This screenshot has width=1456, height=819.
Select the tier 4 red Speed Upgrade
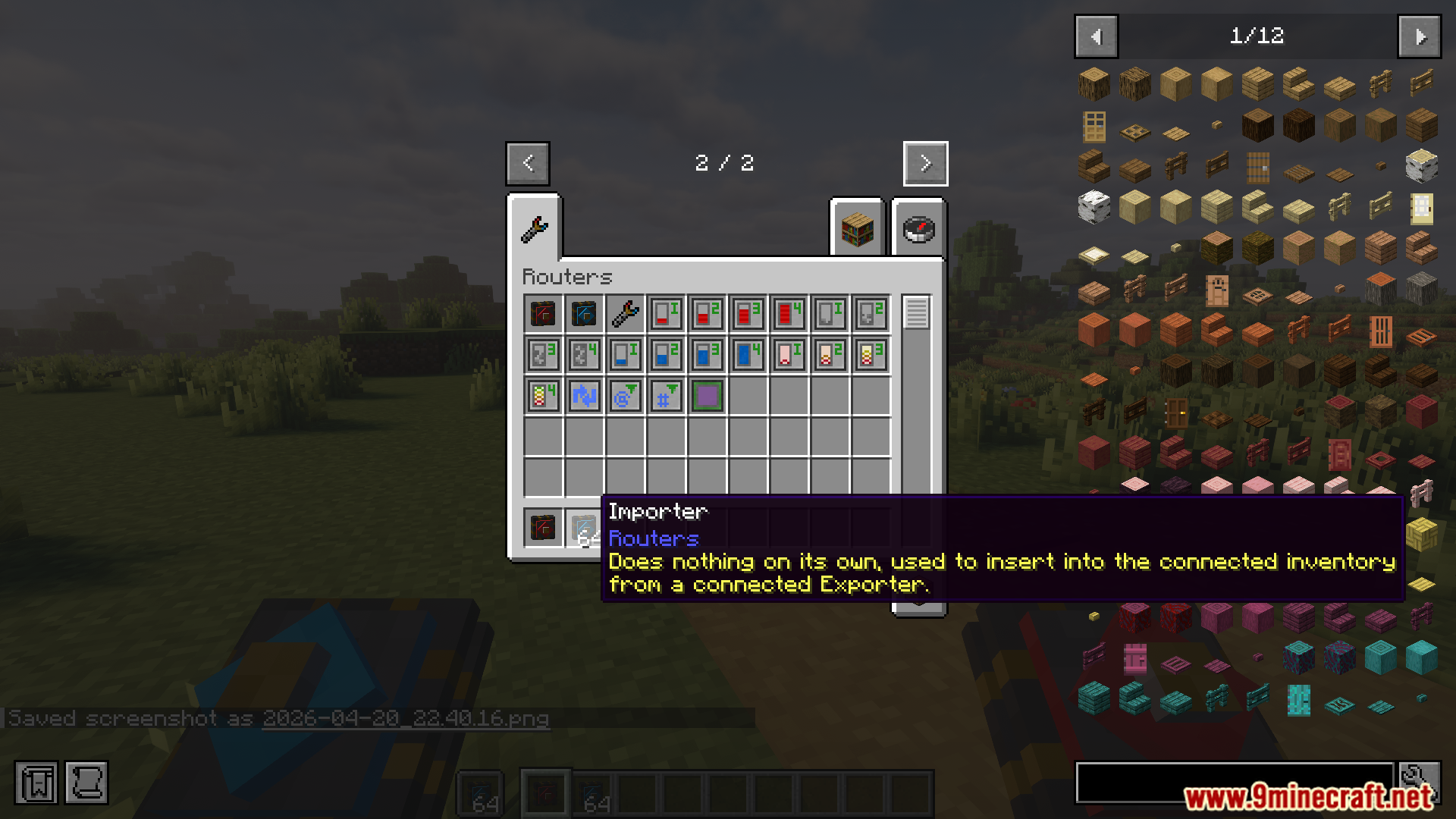pyautogui.click(x=788, y=313)
